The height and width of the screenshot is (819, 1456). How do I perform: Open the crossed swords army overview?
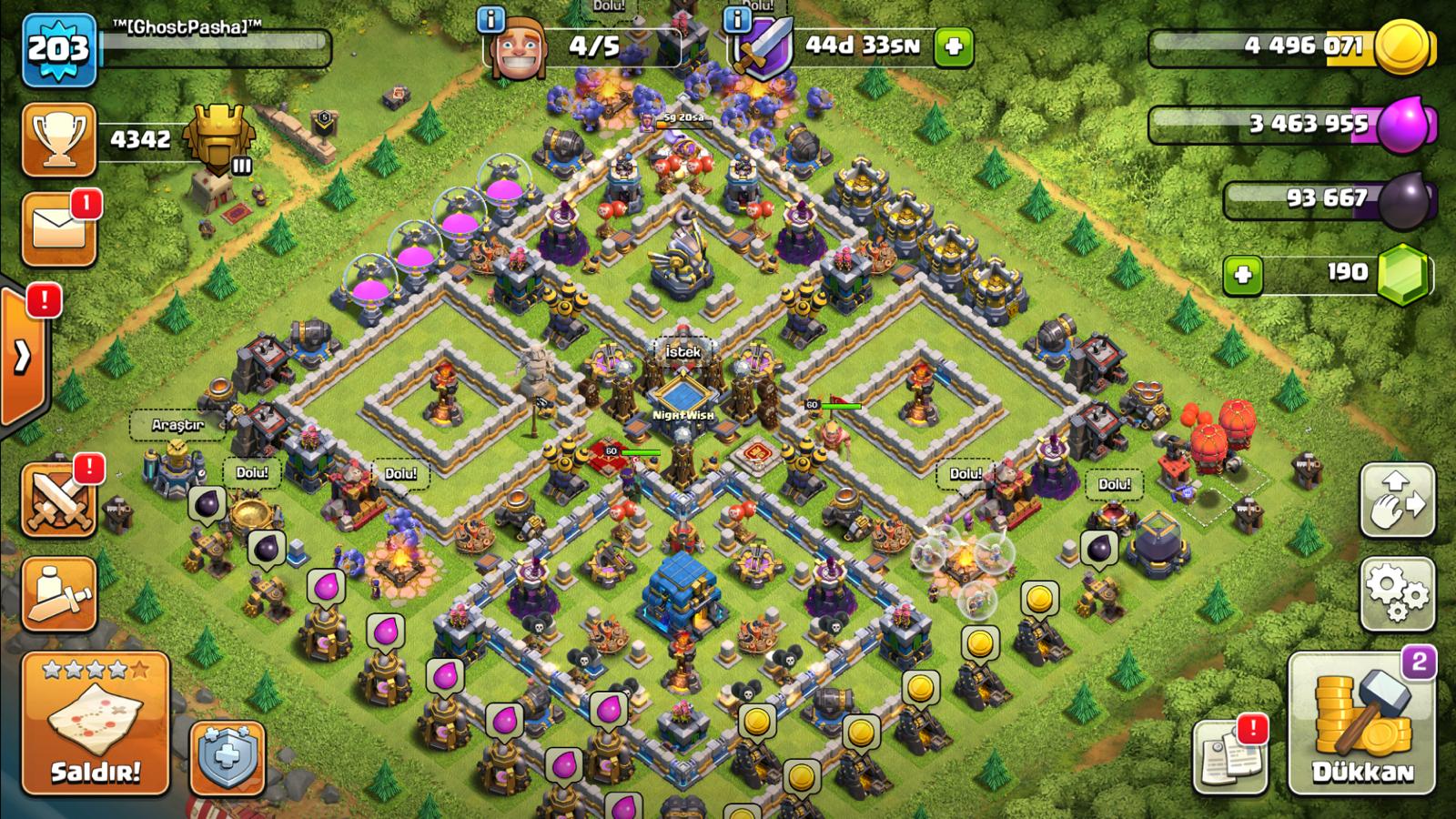coord(59,500)
